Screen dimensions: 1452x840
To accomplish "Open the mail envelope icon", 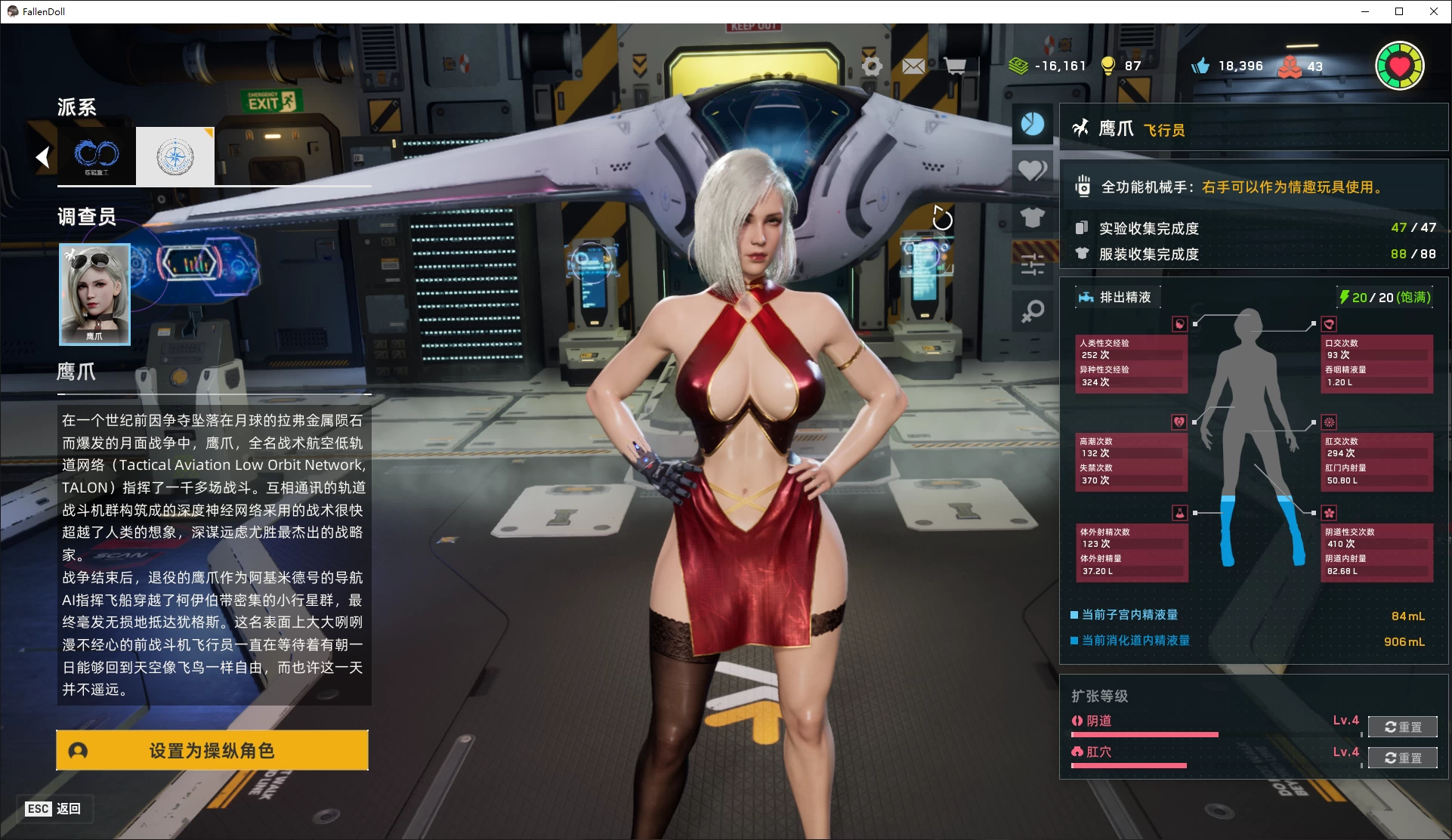I will pyautogui.click(x=913, y=66).
